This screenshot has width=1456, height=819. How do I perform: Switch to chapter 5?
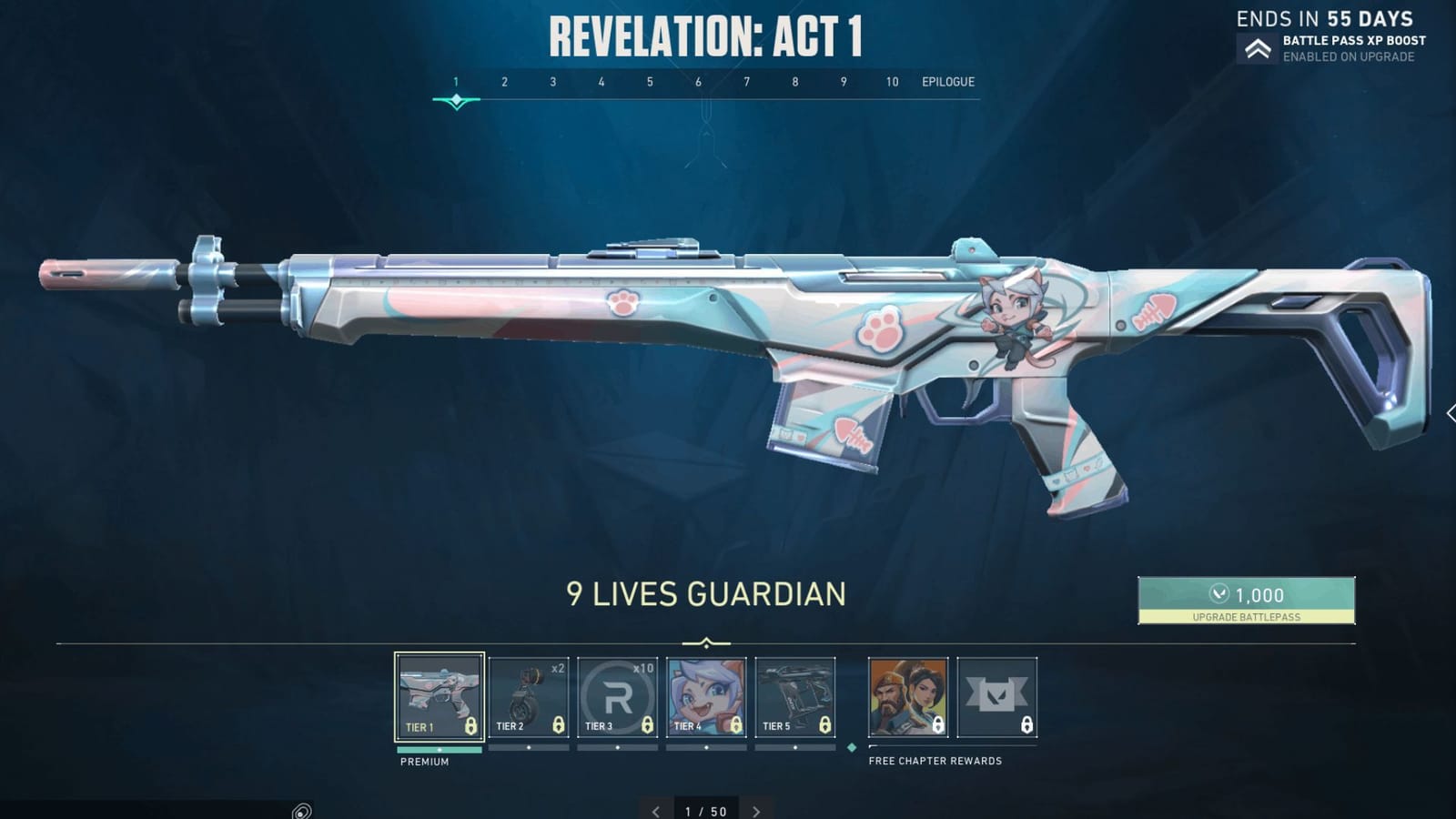click(649, 81)
